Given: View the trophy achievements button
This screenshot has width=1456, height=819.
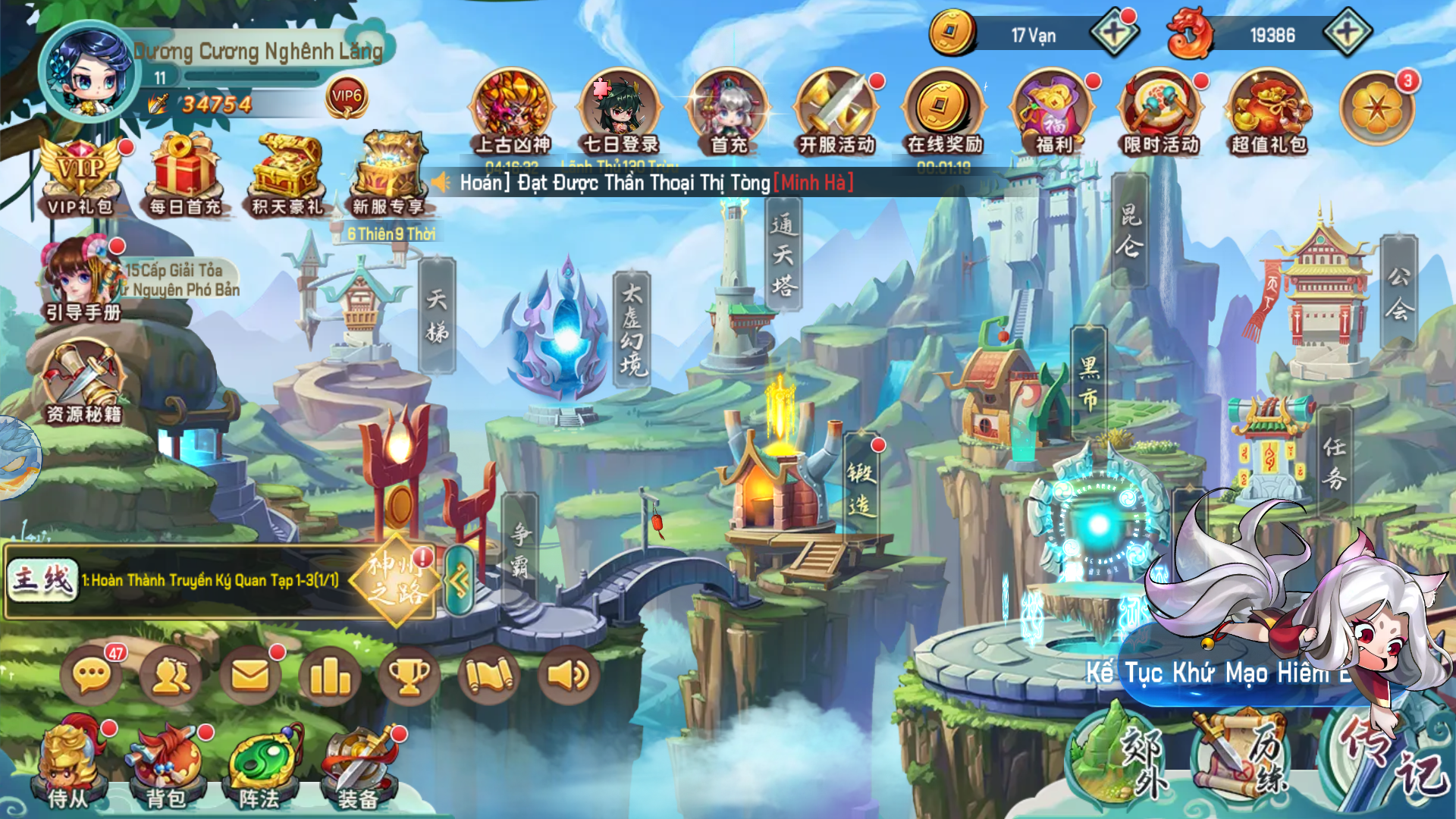Looking at the screenshot, I should tap(409, 675).
